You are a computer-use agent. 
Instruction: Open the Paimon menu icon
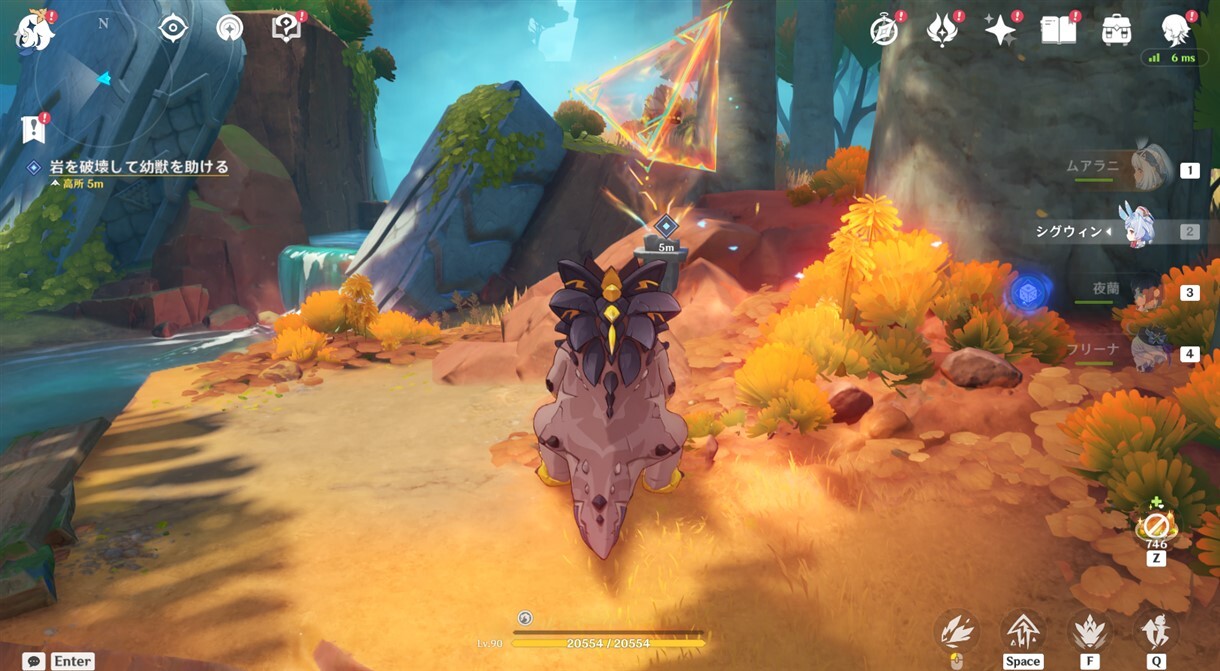32,31
